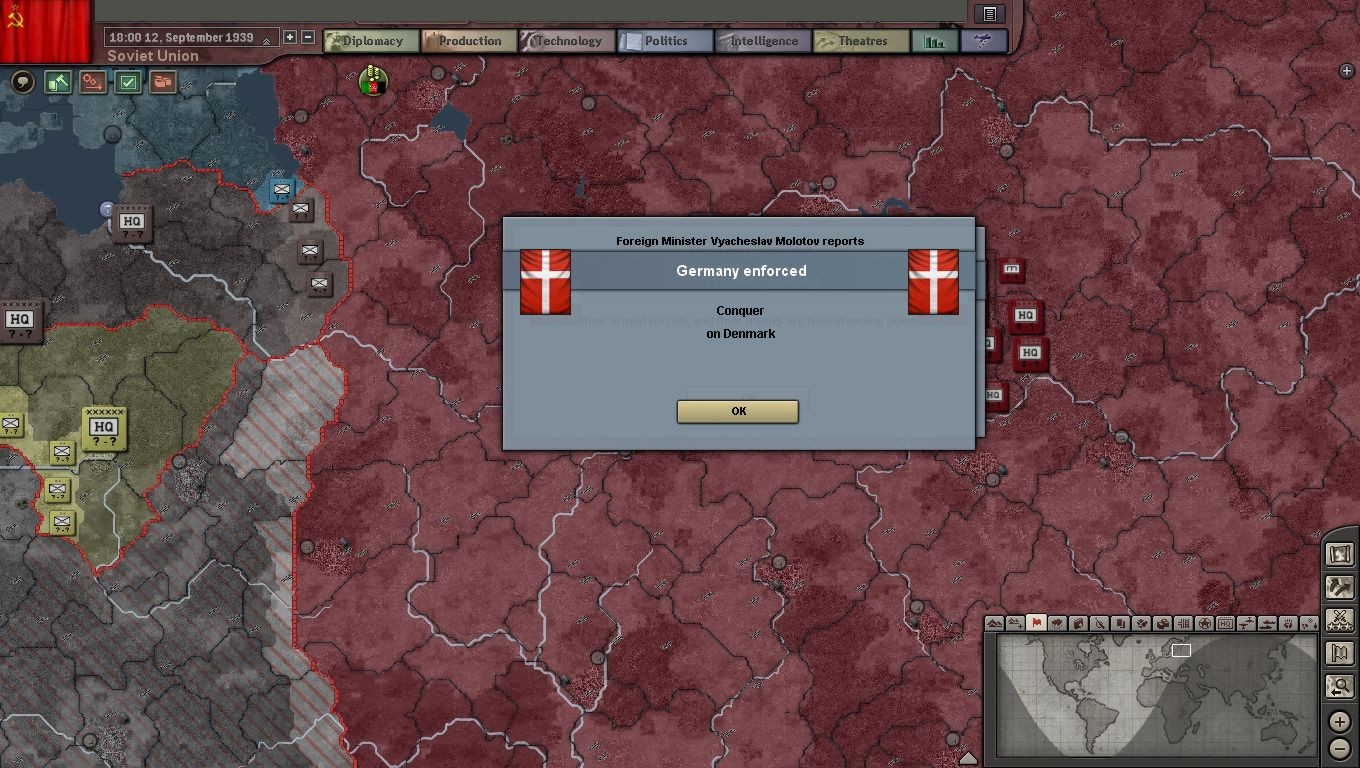This screenshot has height=768, width=1360.
Task: Open the chat speech bubble icon
Action: point(22,82)
